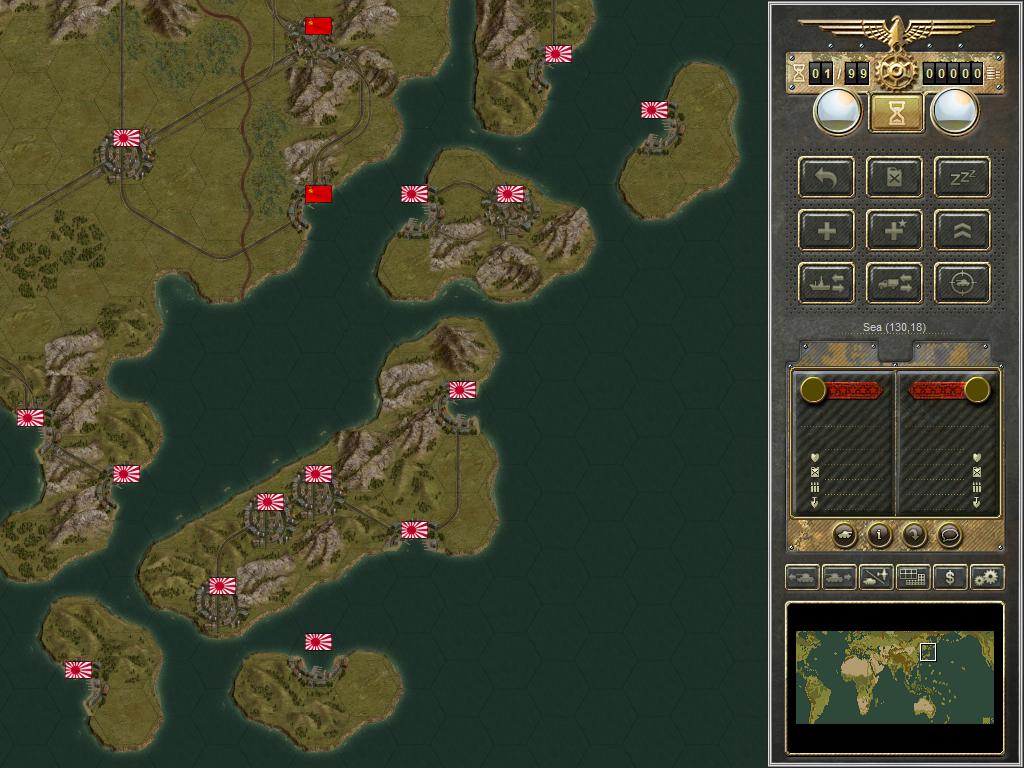
Task: Click the round curved-arrow button
Action: (914, 535)
